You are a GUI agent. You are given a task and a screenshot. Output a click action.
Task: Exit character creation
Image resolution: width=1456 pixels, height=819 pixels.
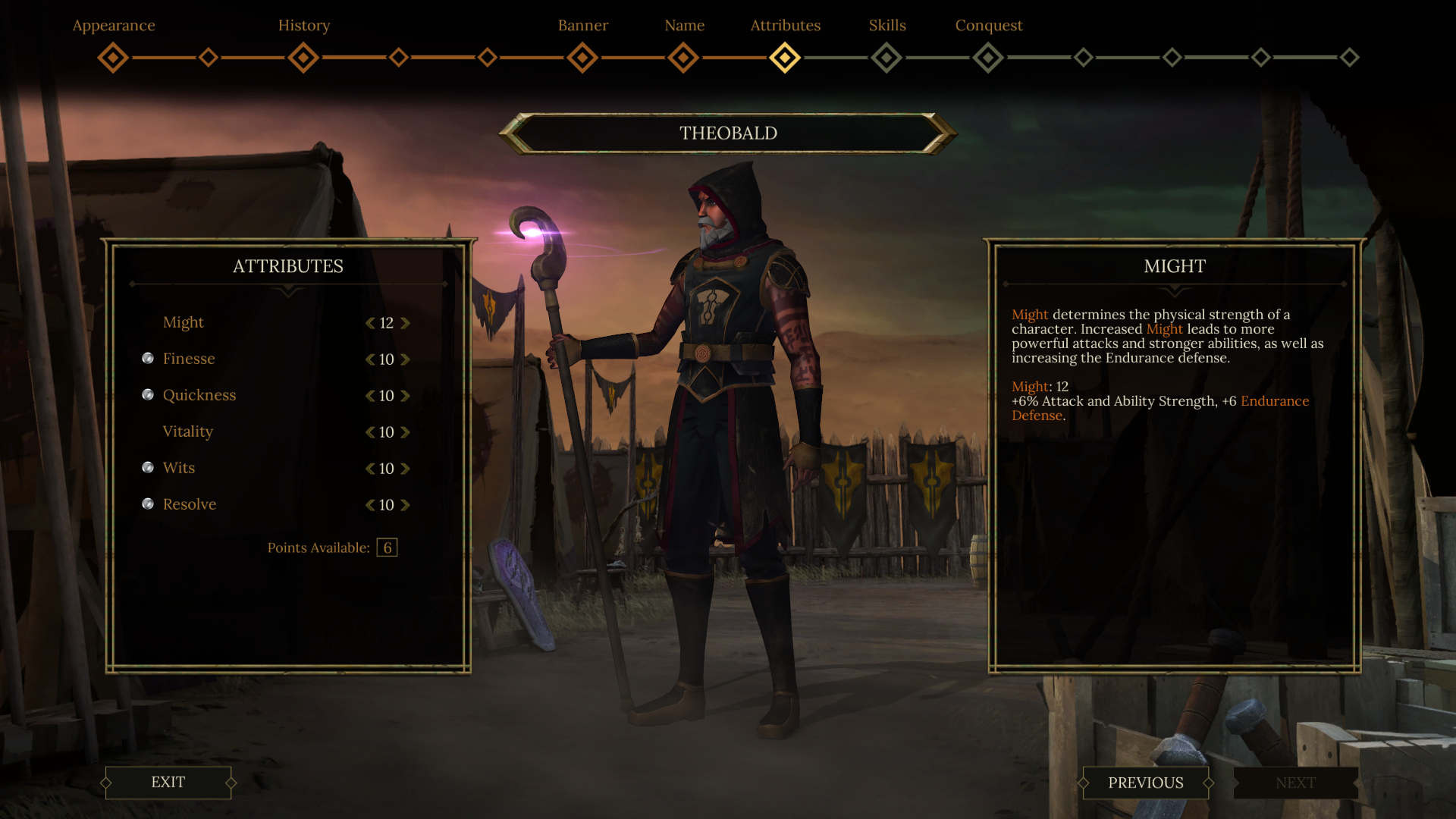point(168,783)
